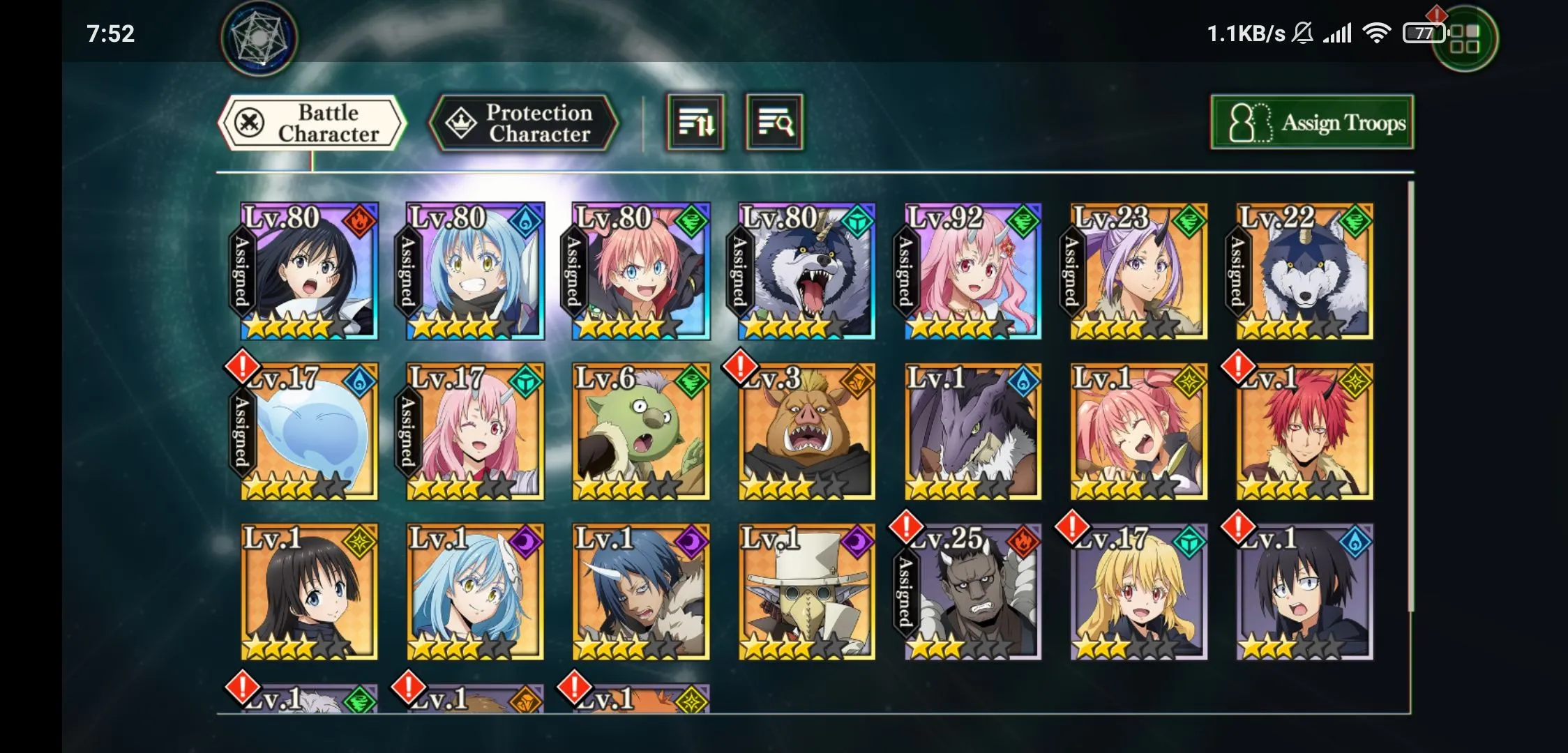Select the white top hat masked character
1568x753 pixels.
tap(807, 593)
